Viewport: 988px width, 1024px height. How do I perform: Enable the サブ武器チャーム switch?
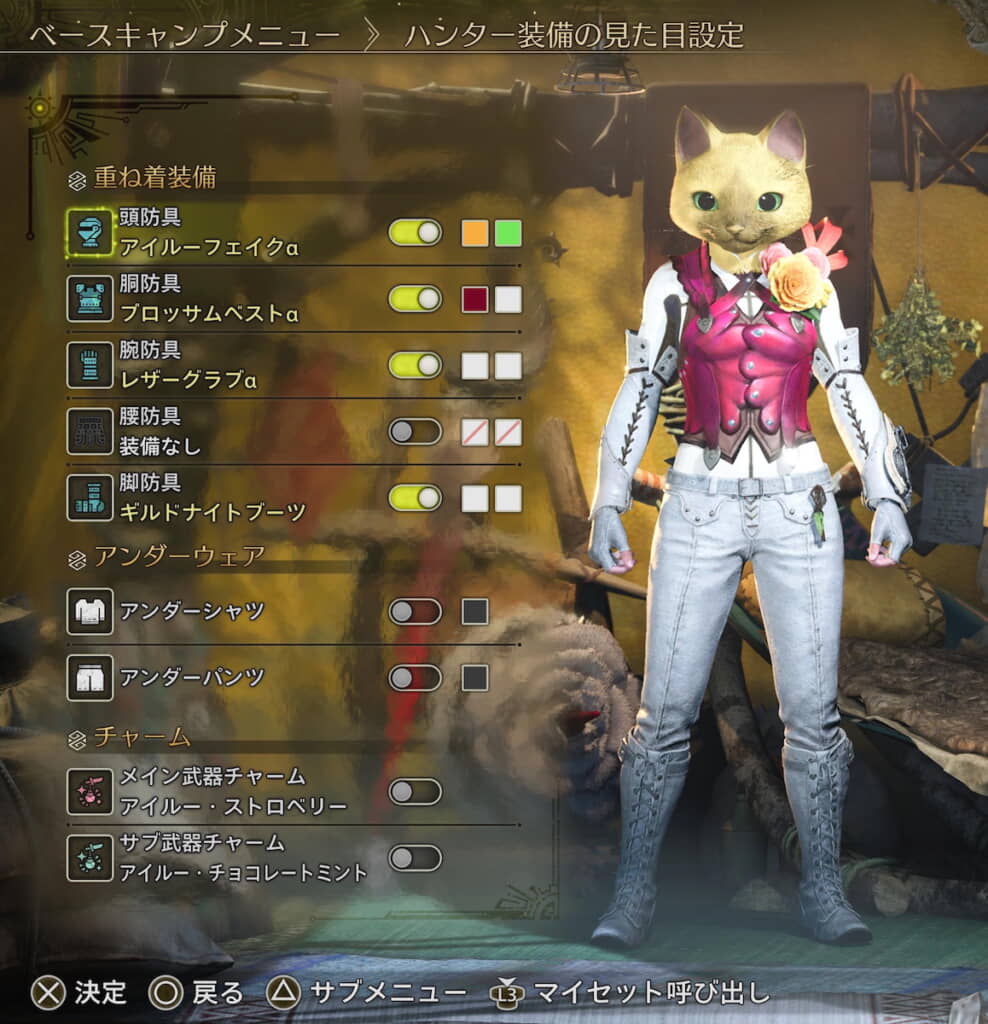point(415,858)
